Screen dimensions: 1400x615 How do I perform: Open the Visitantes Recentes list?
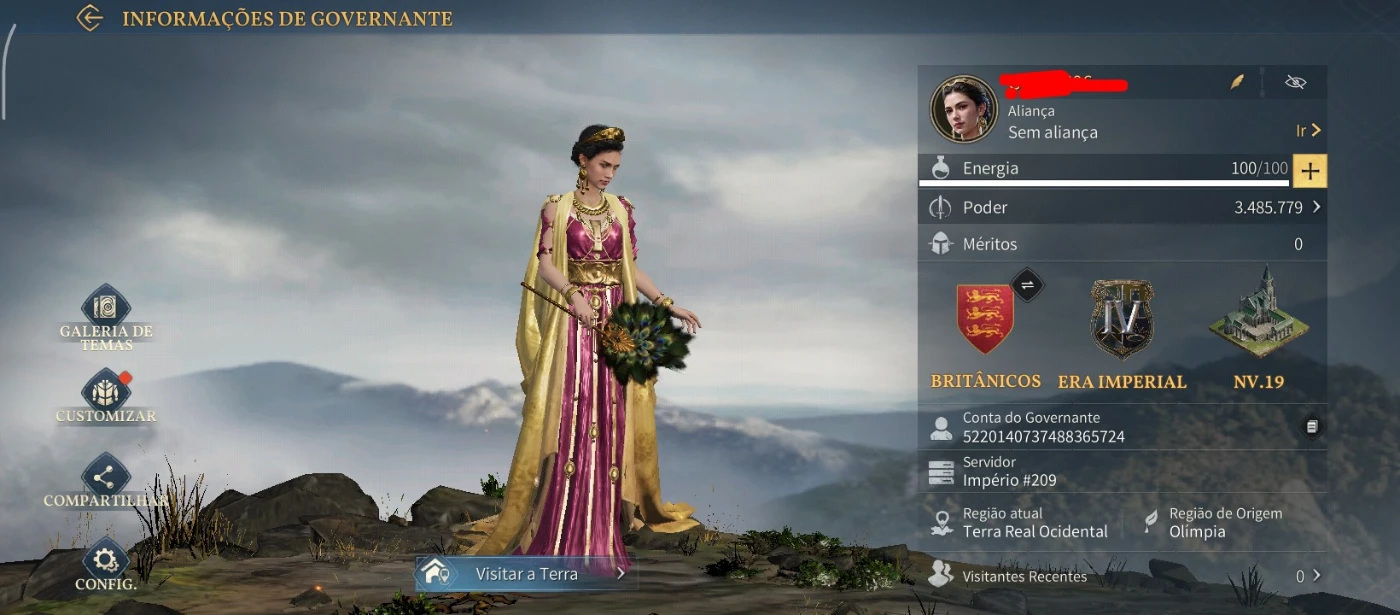1316,576
